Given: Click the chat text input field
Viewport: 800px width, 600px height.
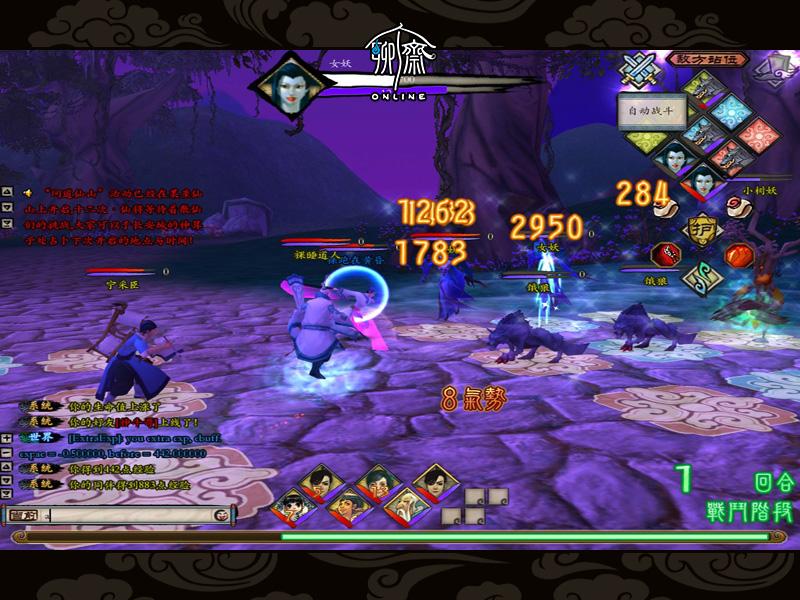Looking at the screenshot, I should click(128, 515).
